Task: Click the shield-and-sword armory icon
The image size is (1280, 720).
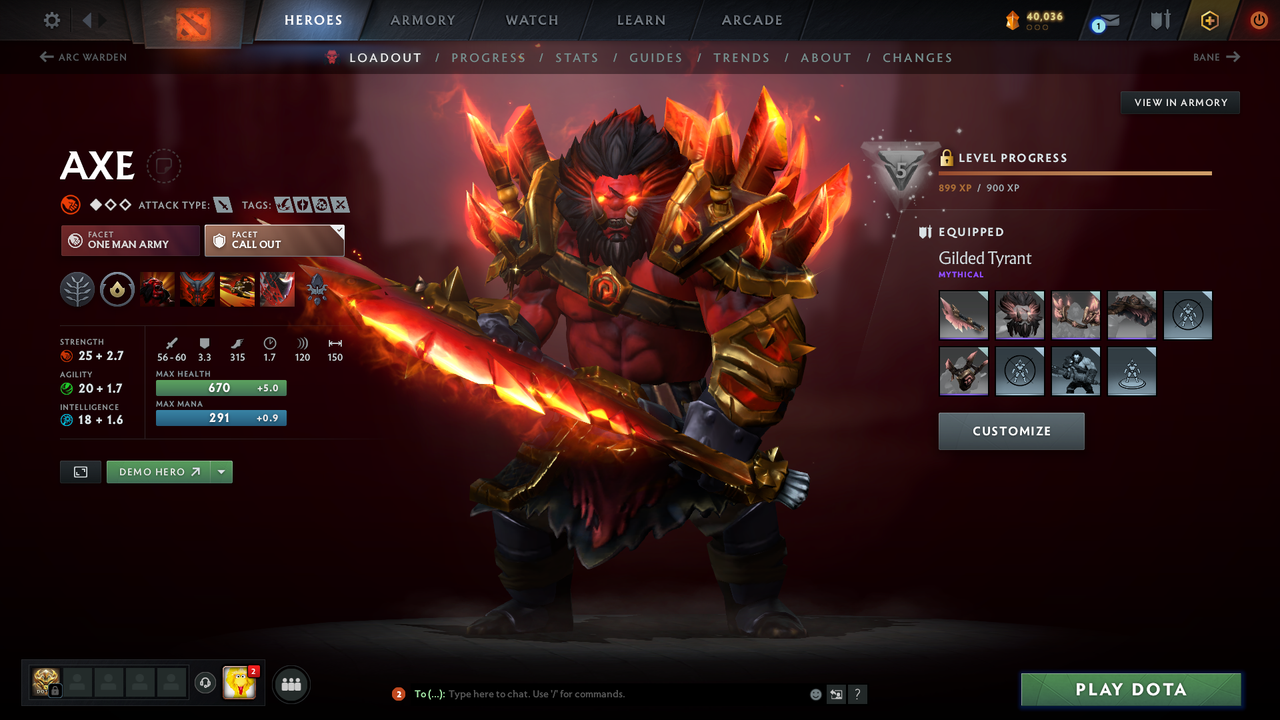Action: (1159, 20)
